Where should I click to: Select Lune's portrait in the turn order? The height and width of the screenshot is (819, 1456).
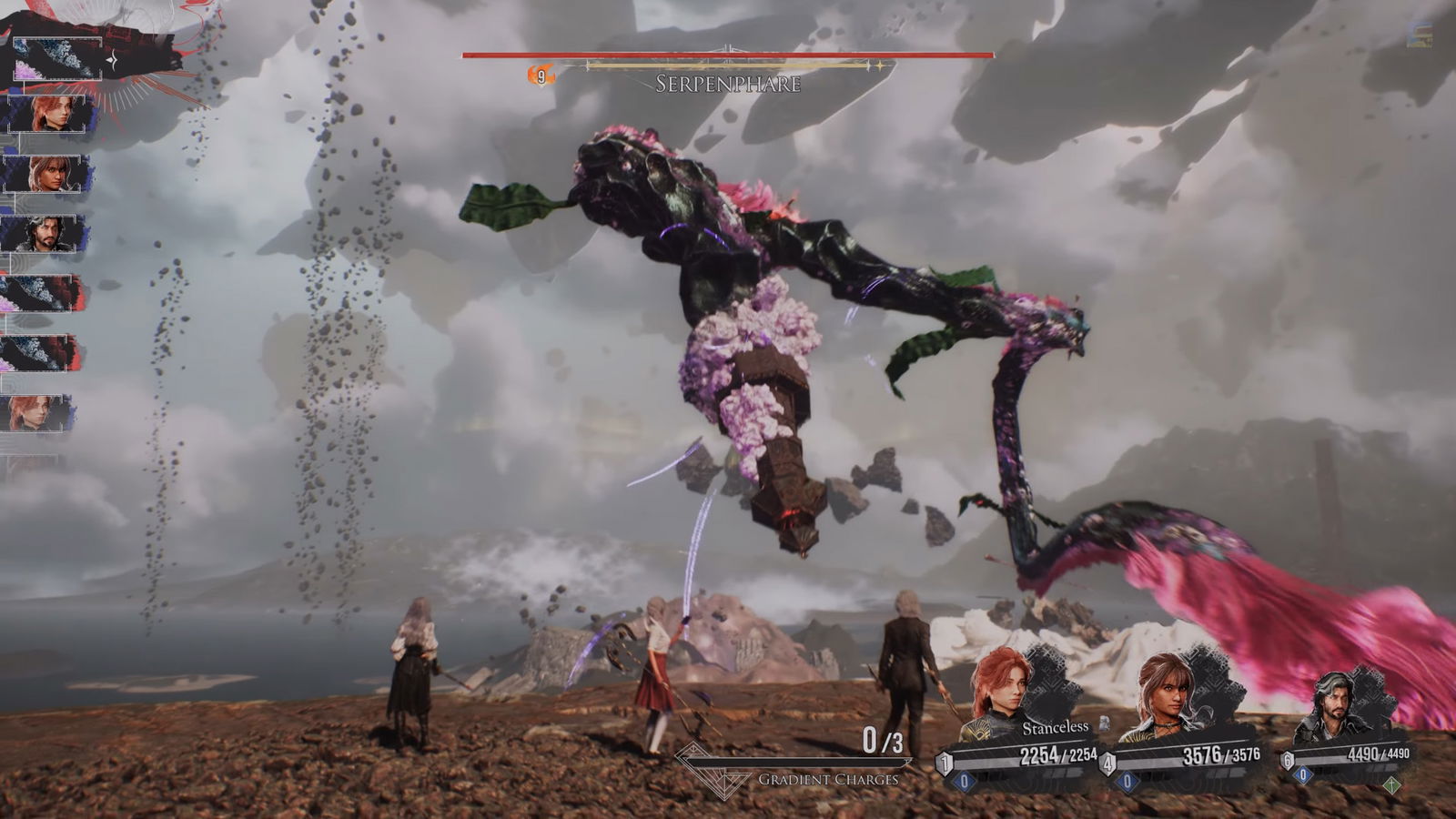(45, 174)
